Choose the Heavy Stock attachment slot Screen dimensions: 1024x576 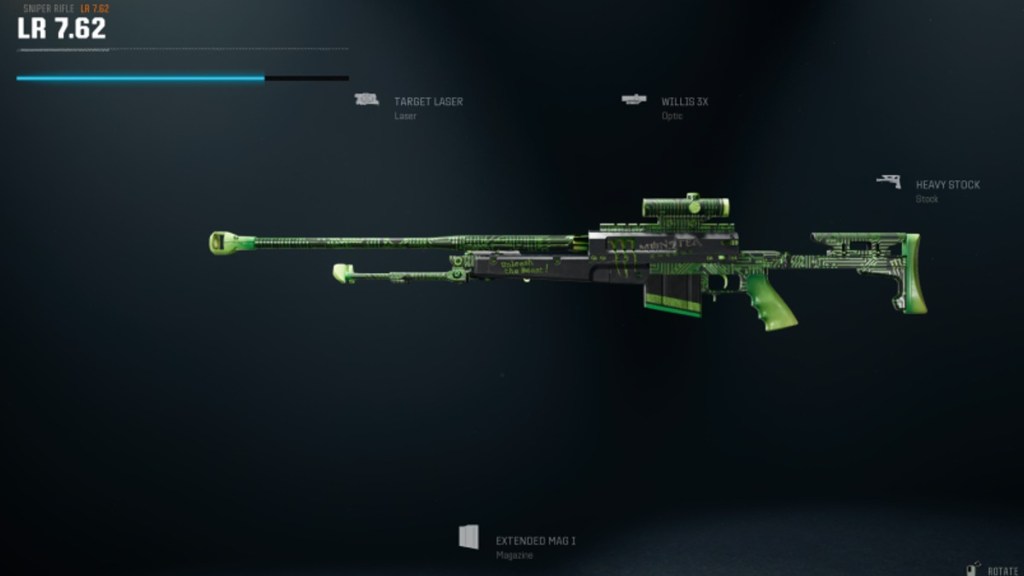(946, 185)
